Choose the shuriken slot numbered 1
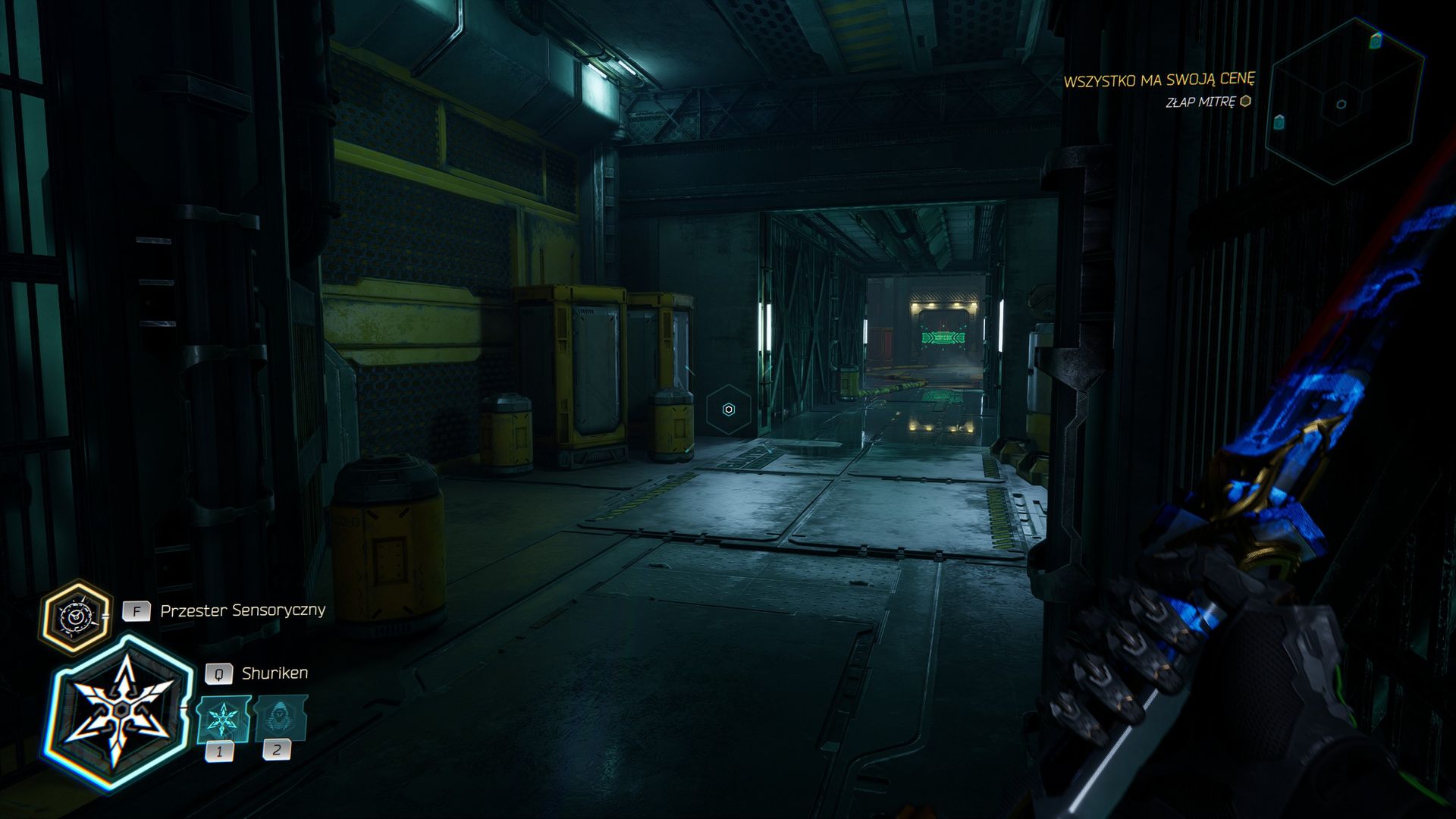Screen dimensions: 1456x819 (223, 718)
